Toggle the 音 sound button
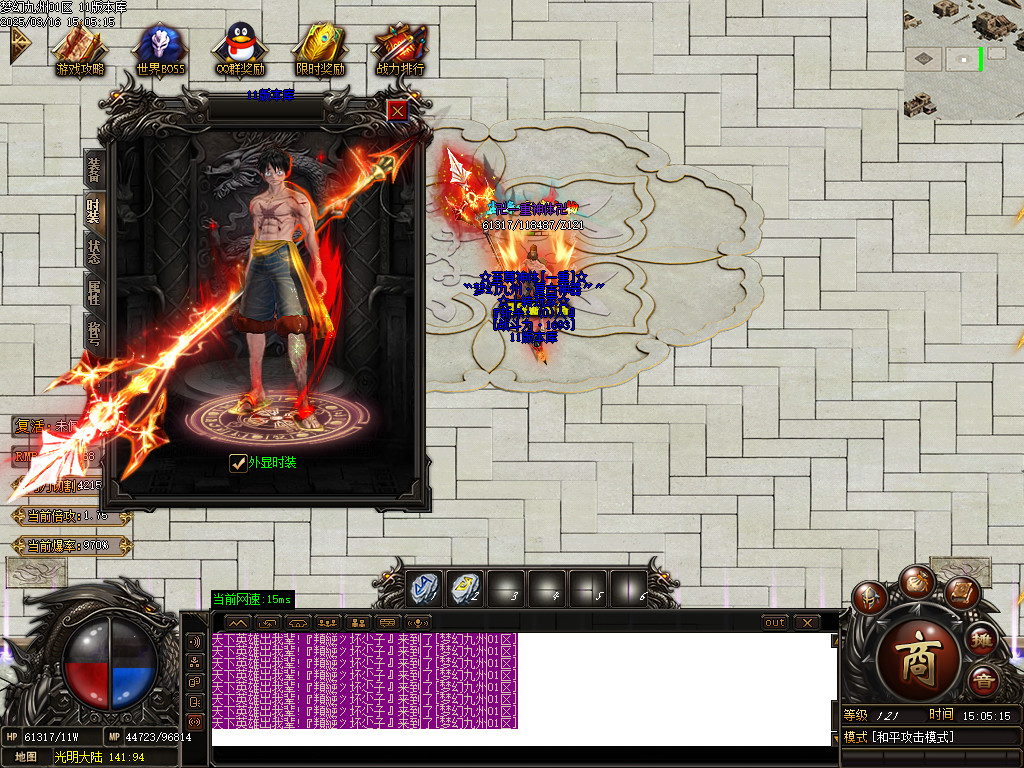This screenshot has width=1024, height=768. point(982,682)
